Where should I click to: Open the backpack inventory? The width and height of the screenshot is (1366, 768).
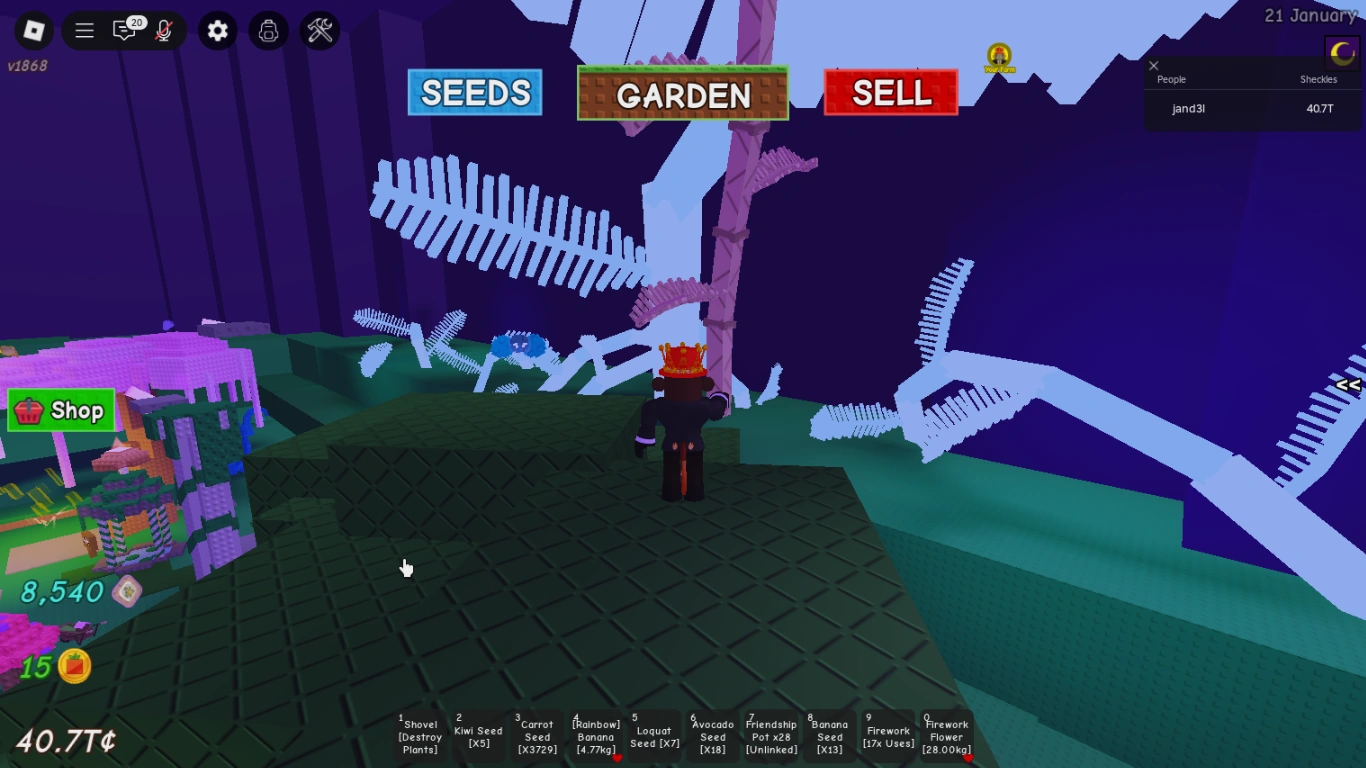267,31
